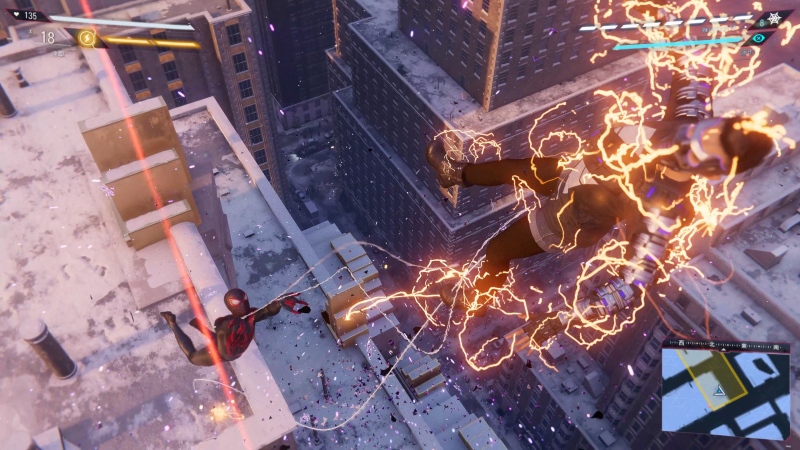The height and width of the screenshot is (450, 800).
Task: Toggle the cyan camouflage eye icon
Action: click(x=759, y=38)
